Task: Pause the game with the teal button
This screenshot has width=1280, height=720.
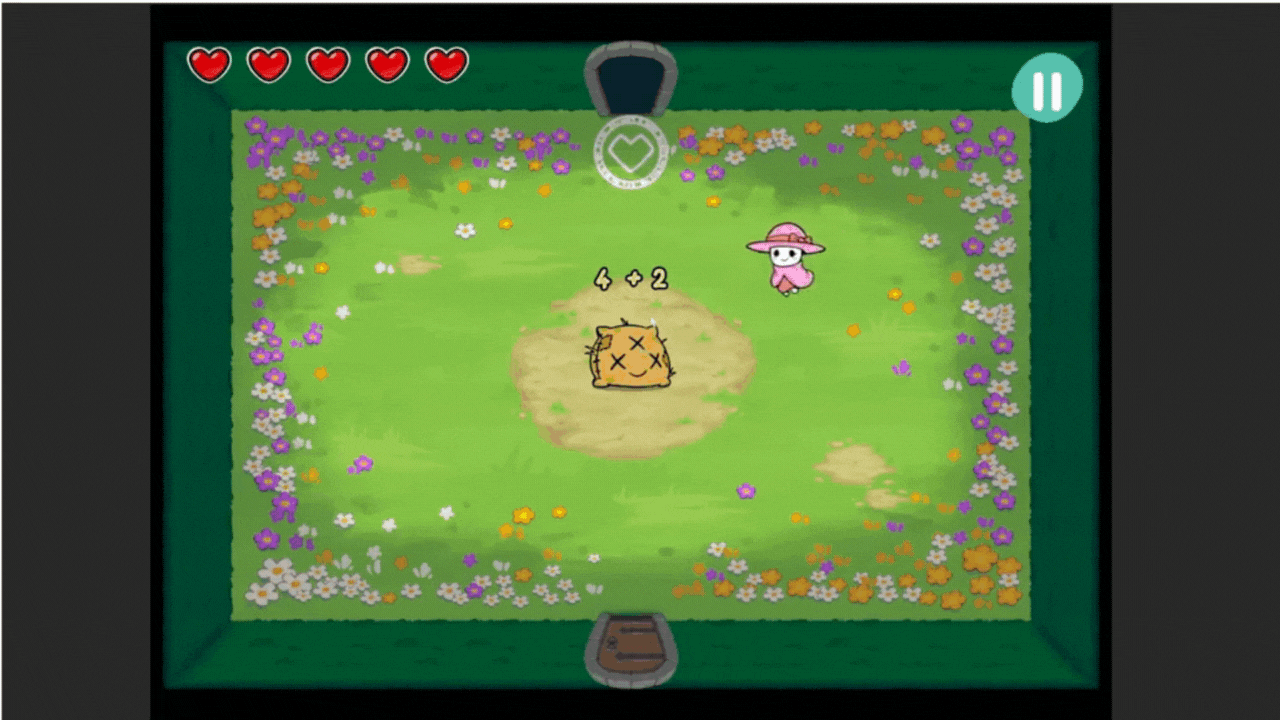Action: [1047, 88]
